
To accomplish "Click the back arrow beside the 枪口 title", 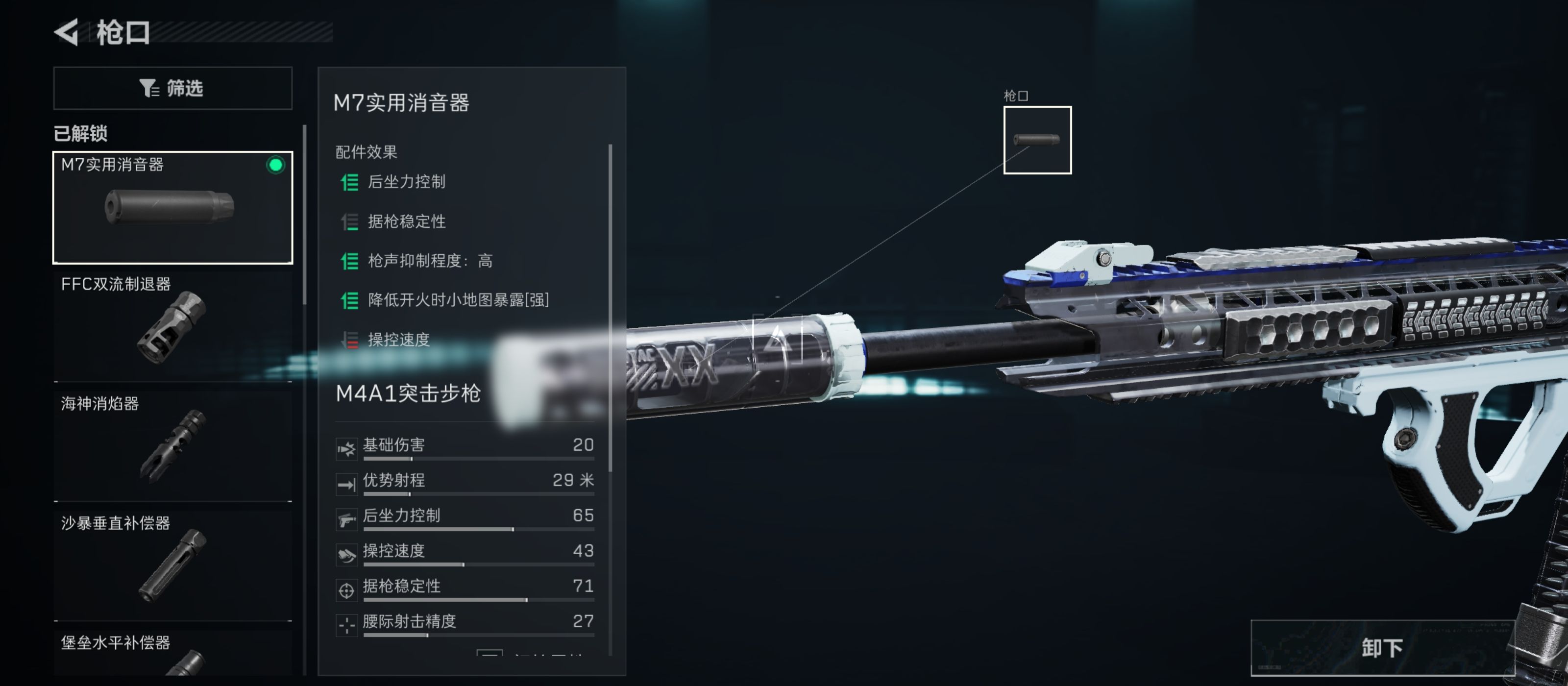I will 69,33.
